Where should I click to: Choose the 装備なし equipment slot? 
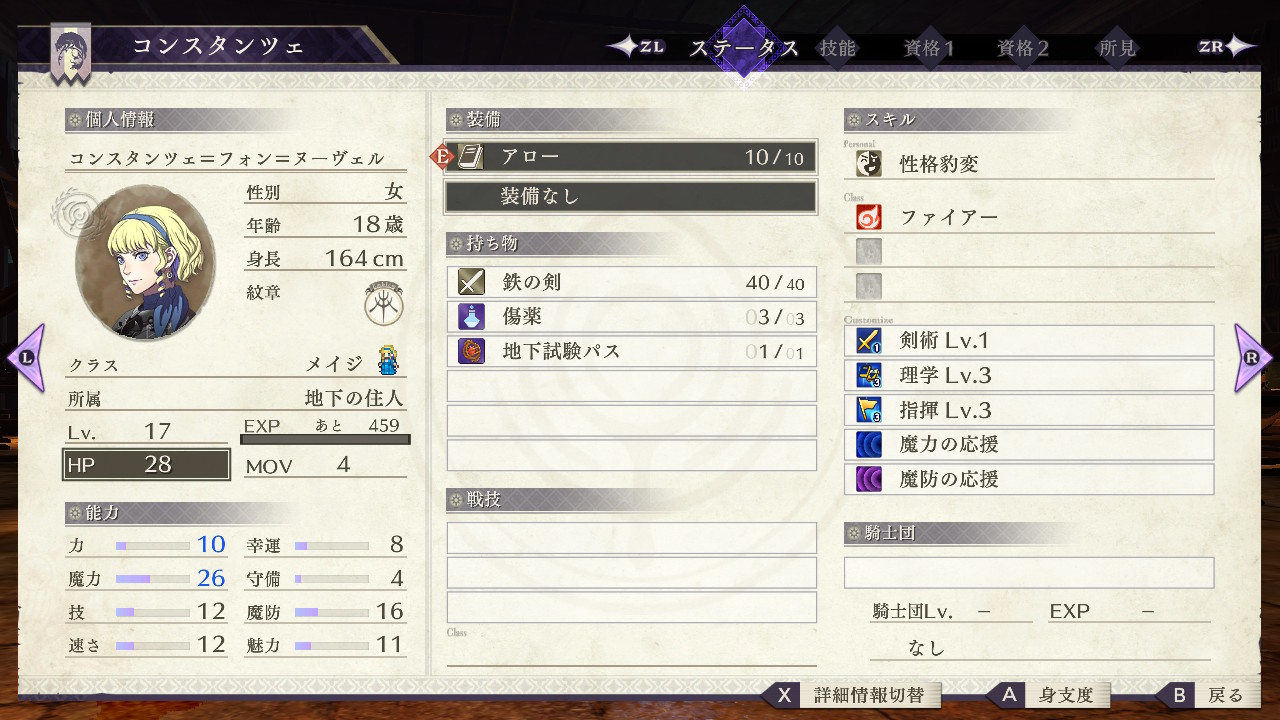(631, 196)
